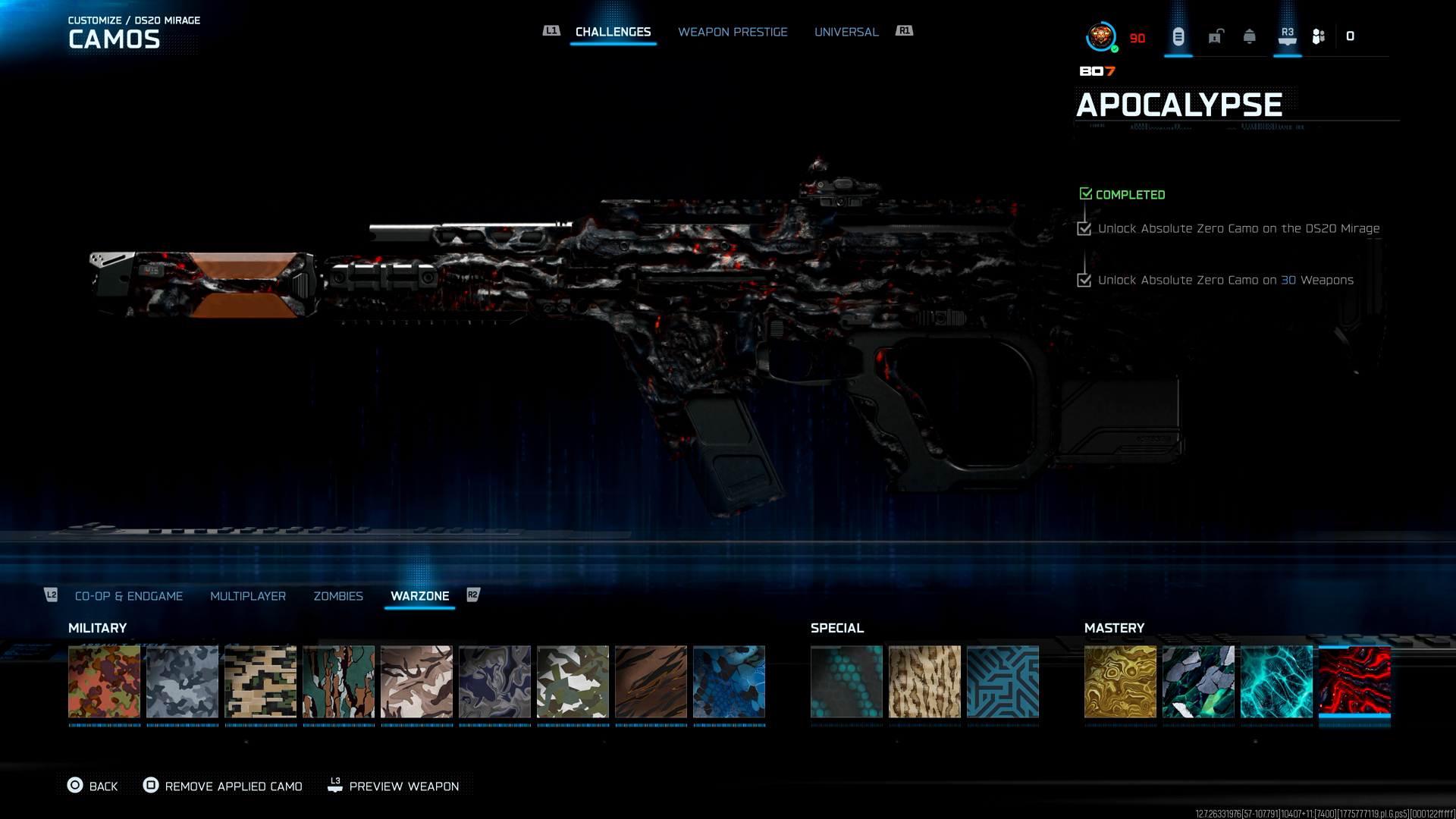Viewport: 1456px width, 819px height.
Task: Select the gold mastery camo
Action: click(1120, 682)
